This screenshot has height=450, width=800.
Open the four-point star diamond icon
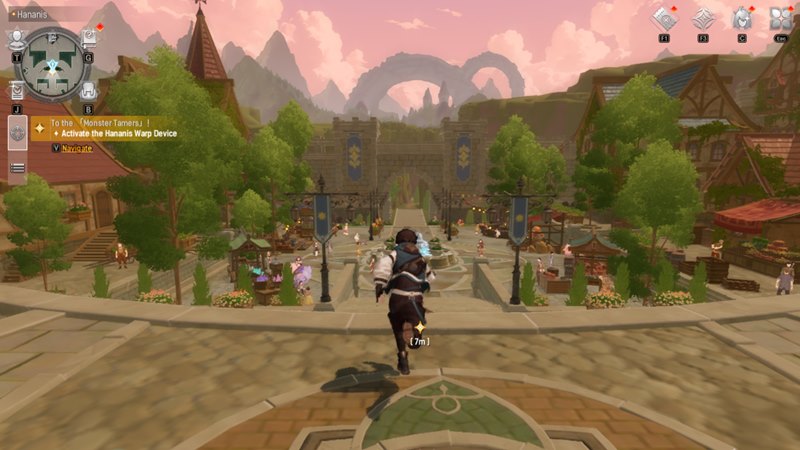click(x=702, y=18)
